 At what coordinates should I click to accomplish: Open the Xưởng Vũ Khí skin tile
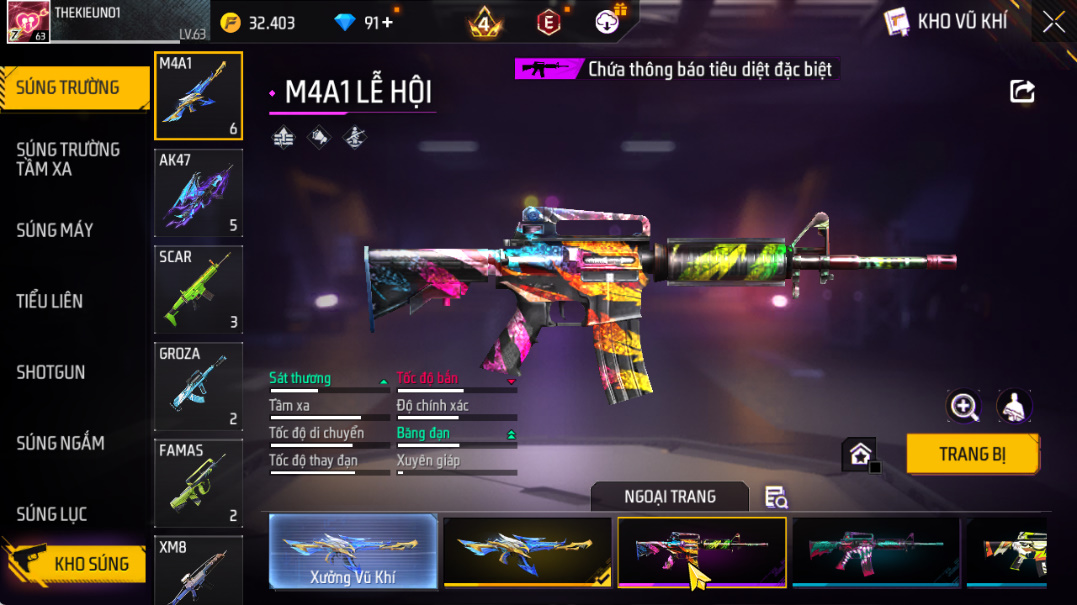click(354, 551)
